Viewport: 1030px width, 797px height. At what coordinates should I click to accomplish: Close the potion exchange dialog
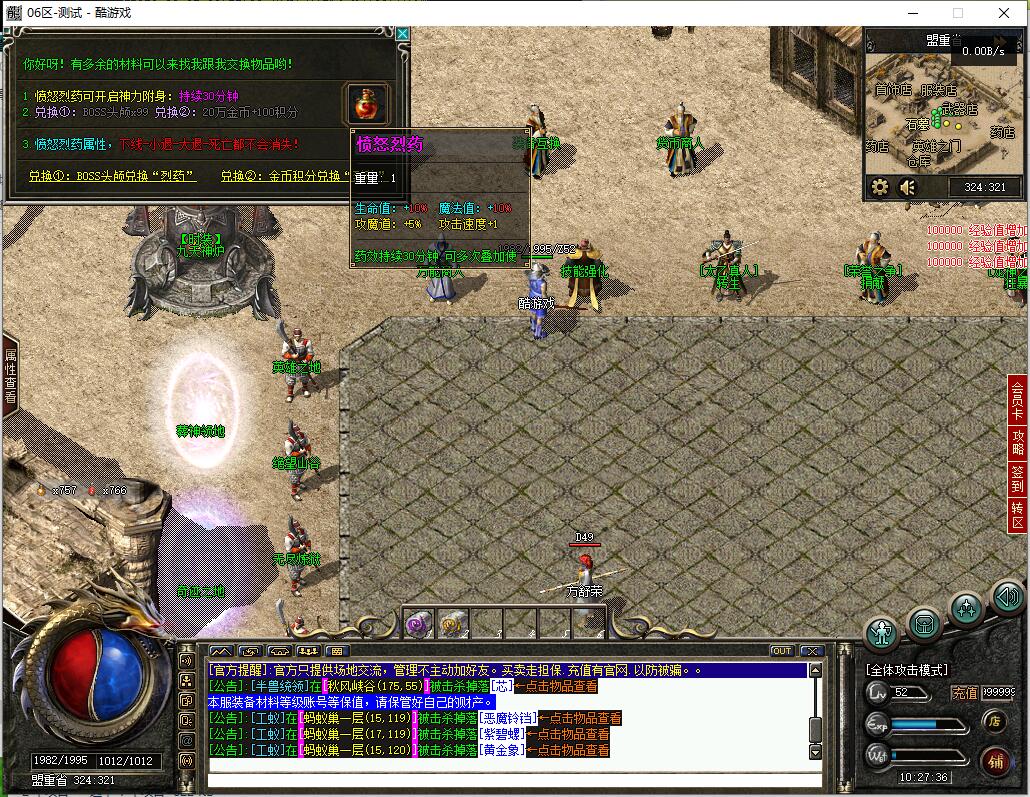(402, 34)
